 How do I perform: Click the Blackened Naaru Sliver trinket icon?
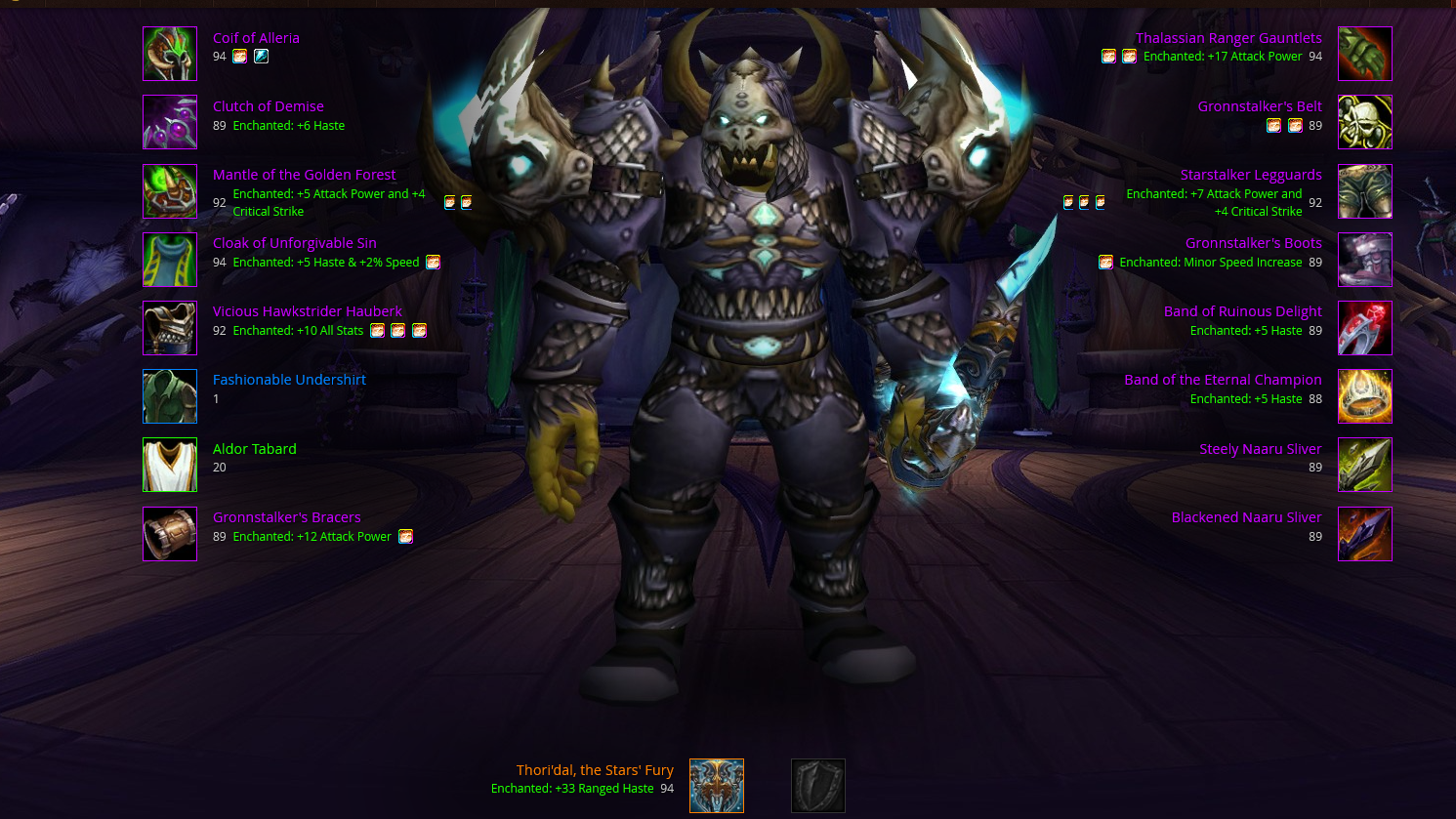1364,534
